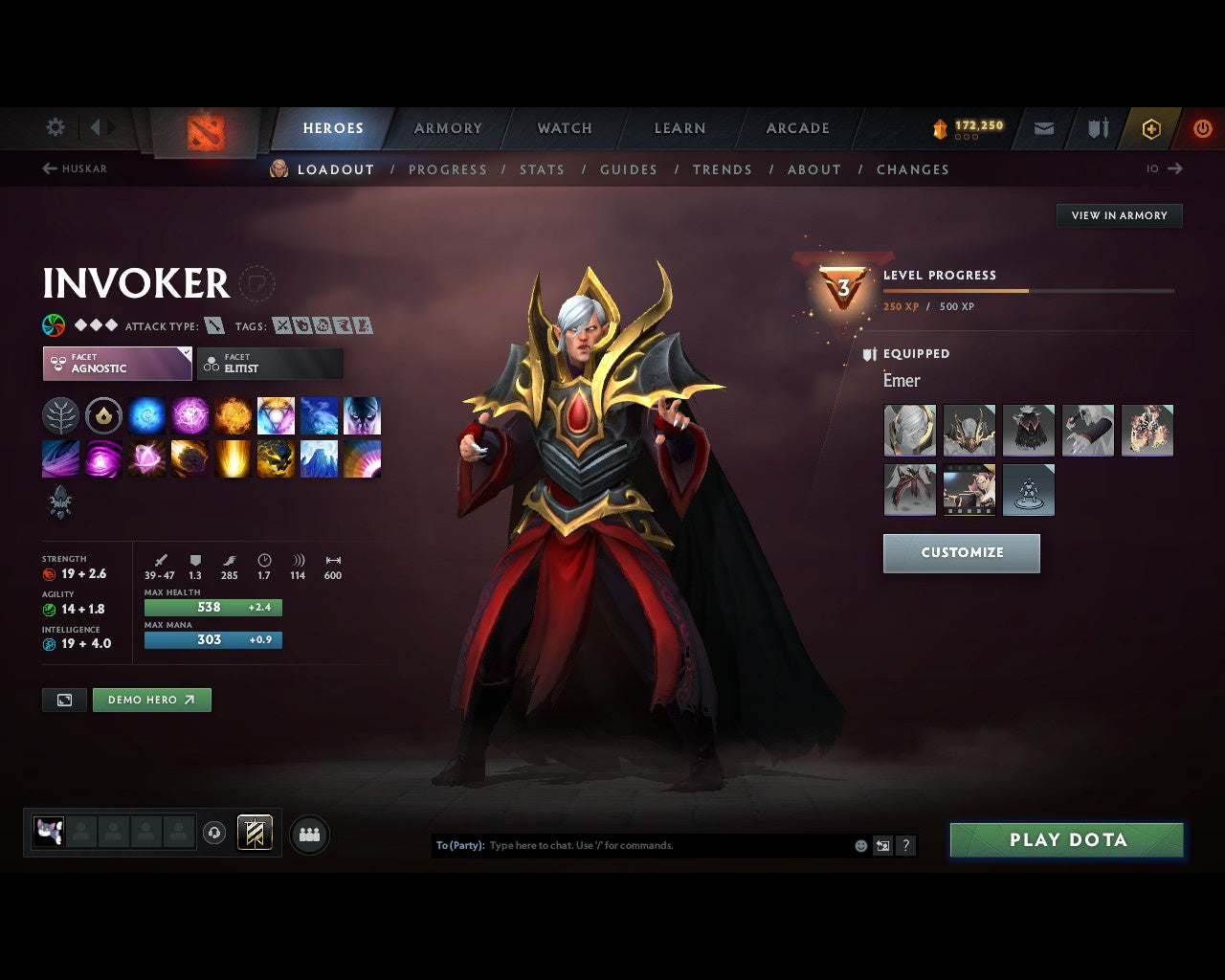Image resolution: width=1225 pixels, height=980 pixels.
Task: Click the mail inbox icon in top bar
Action: tap(1043, 128)
